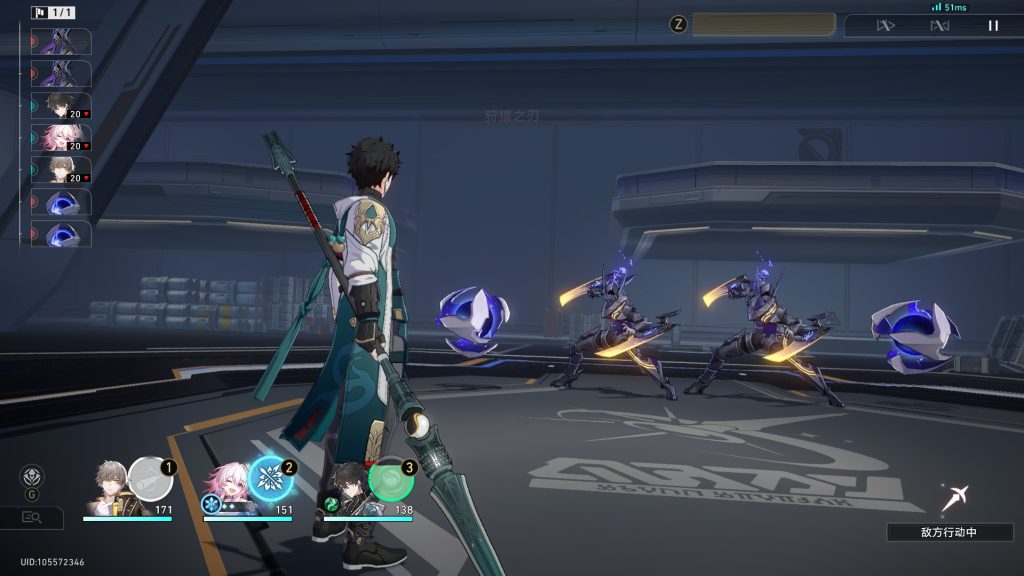Toggle auto-battle mode

tap(939, 26)
